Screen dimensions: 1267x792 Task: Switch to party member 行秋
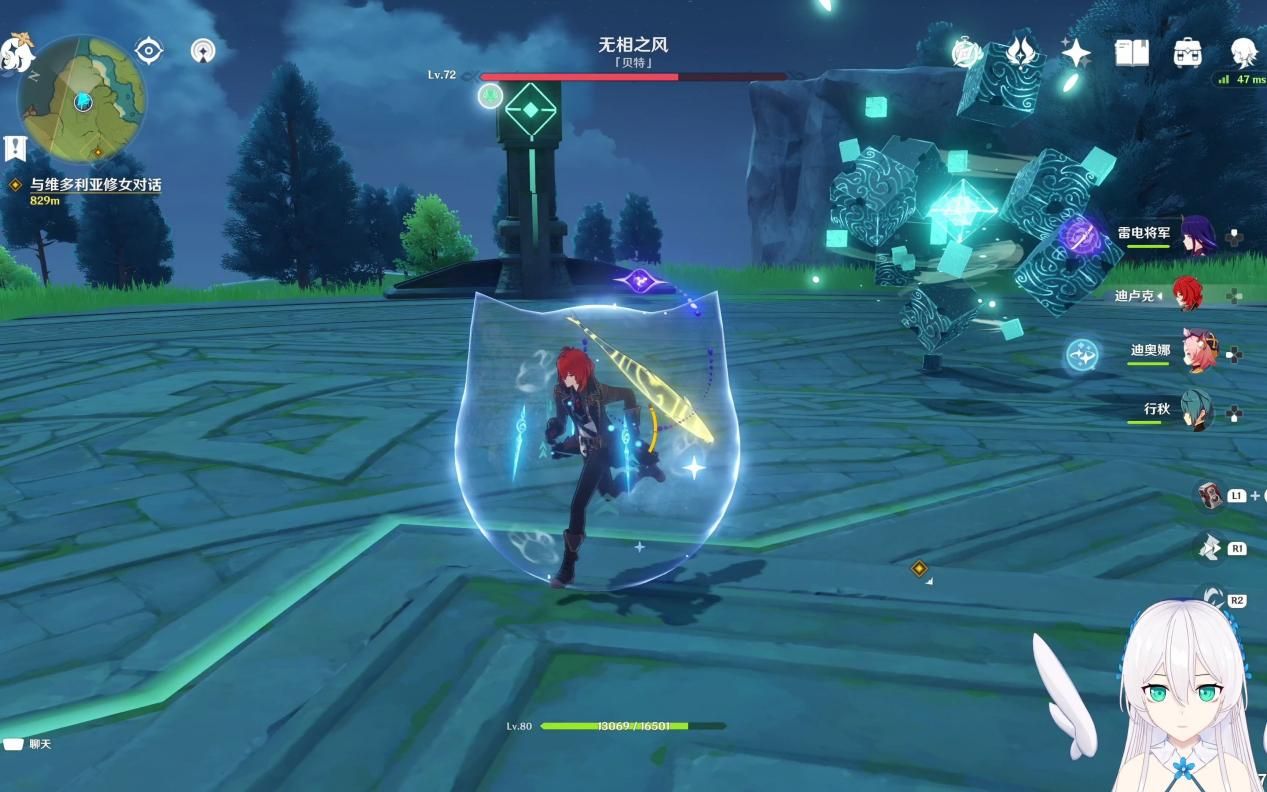click(x=1194, y=410)
